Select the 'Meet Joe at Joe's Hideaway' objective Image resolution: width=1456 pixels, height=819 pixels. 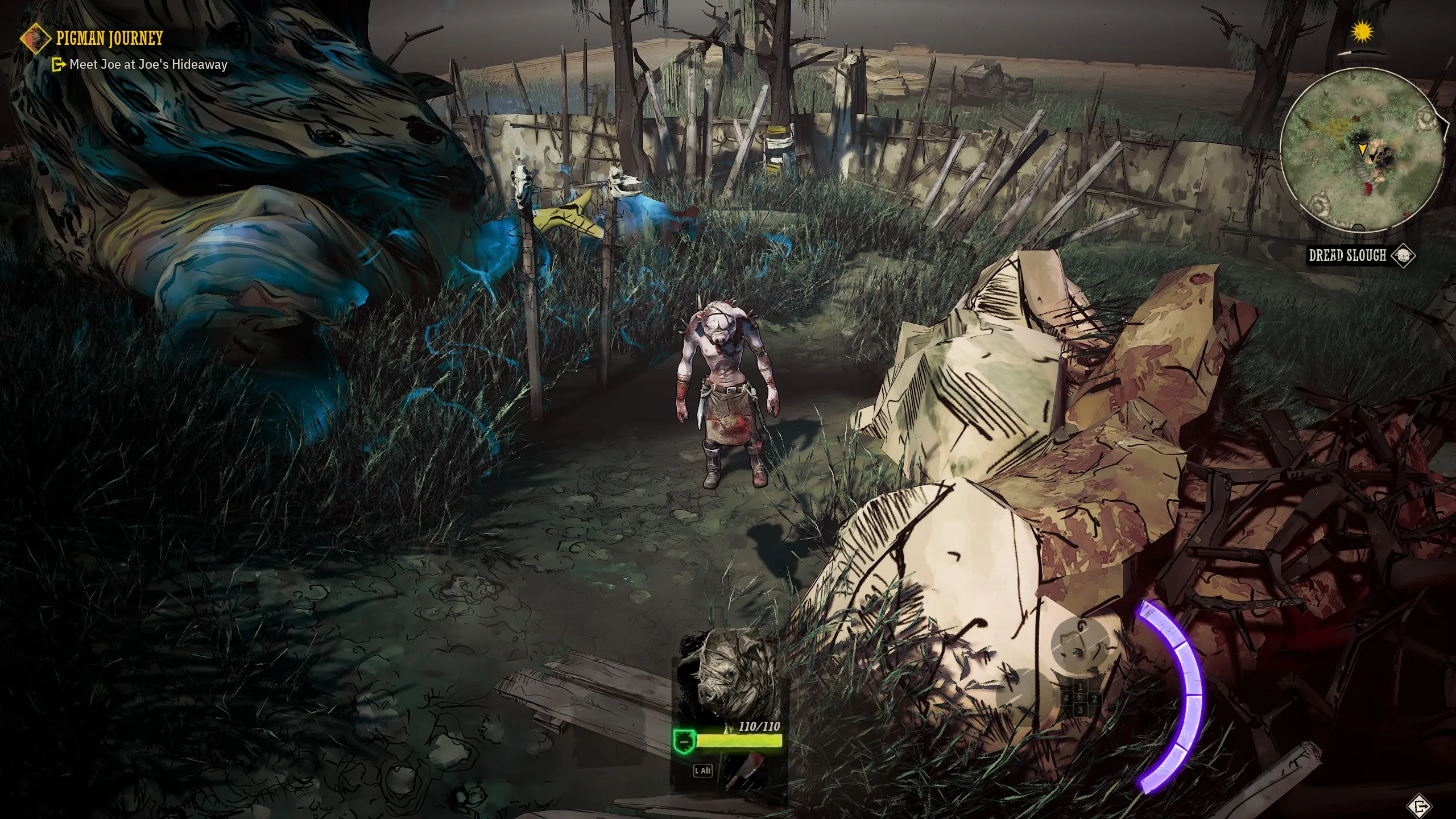tap(148, 65)
